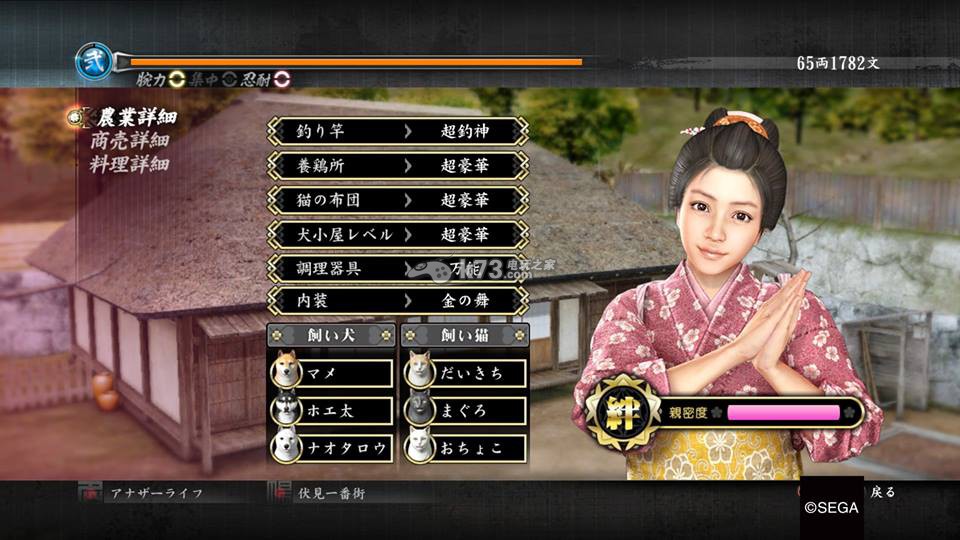The image size is (960, 540).
Task: Choose the cat おちょこ
Action: [465, 446]
